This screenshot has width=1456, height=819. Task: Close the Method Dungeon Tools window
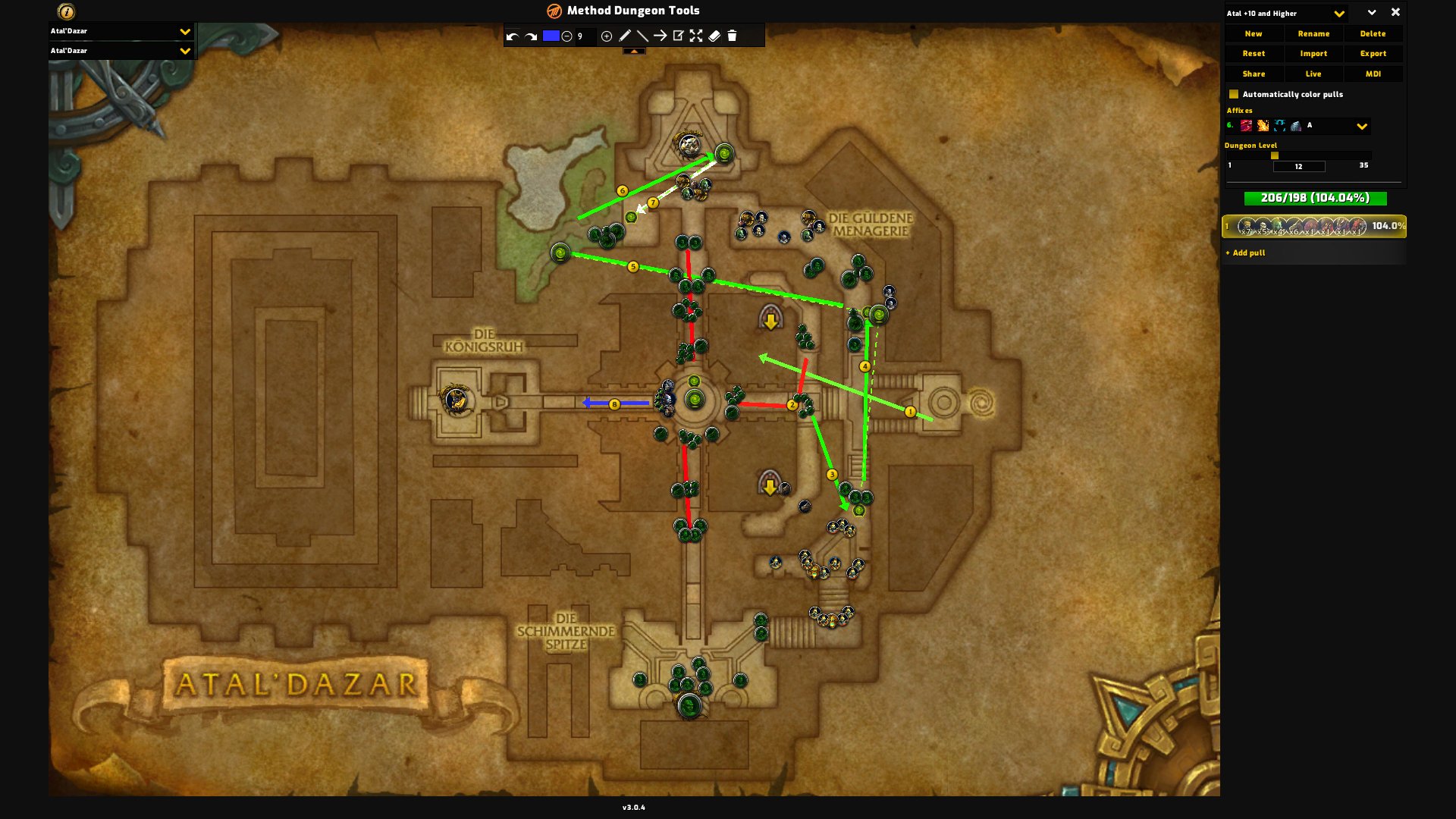pos(1395,13)
